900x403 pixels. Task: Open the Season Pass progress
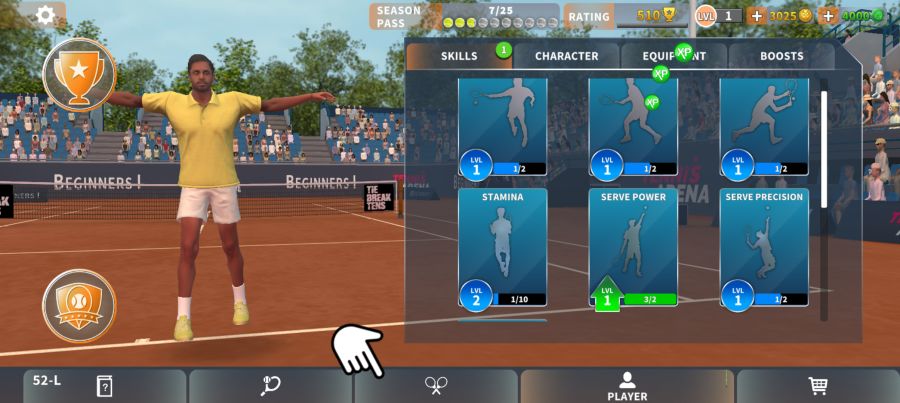tap(464, 16)
